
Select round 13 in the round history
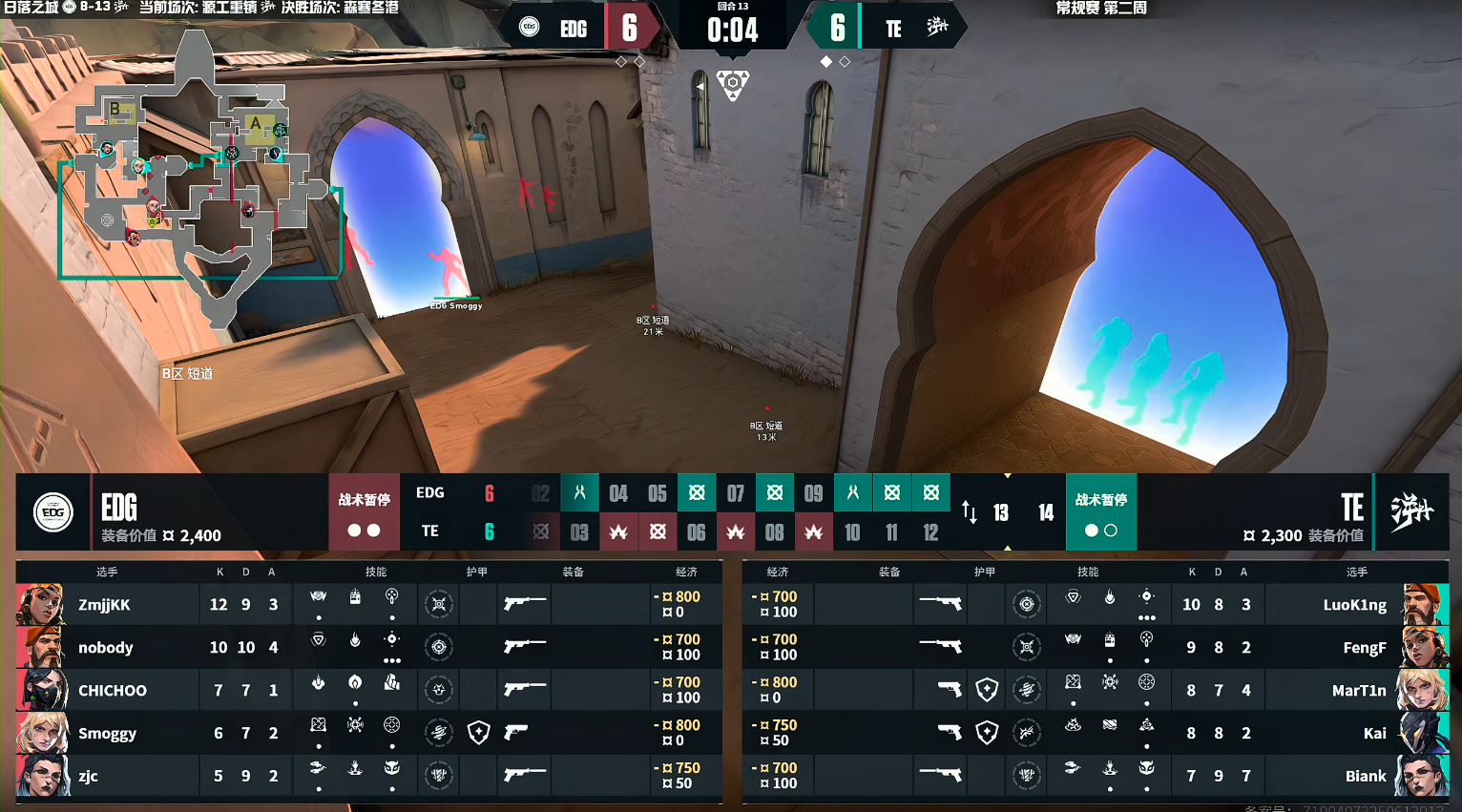1001,512
